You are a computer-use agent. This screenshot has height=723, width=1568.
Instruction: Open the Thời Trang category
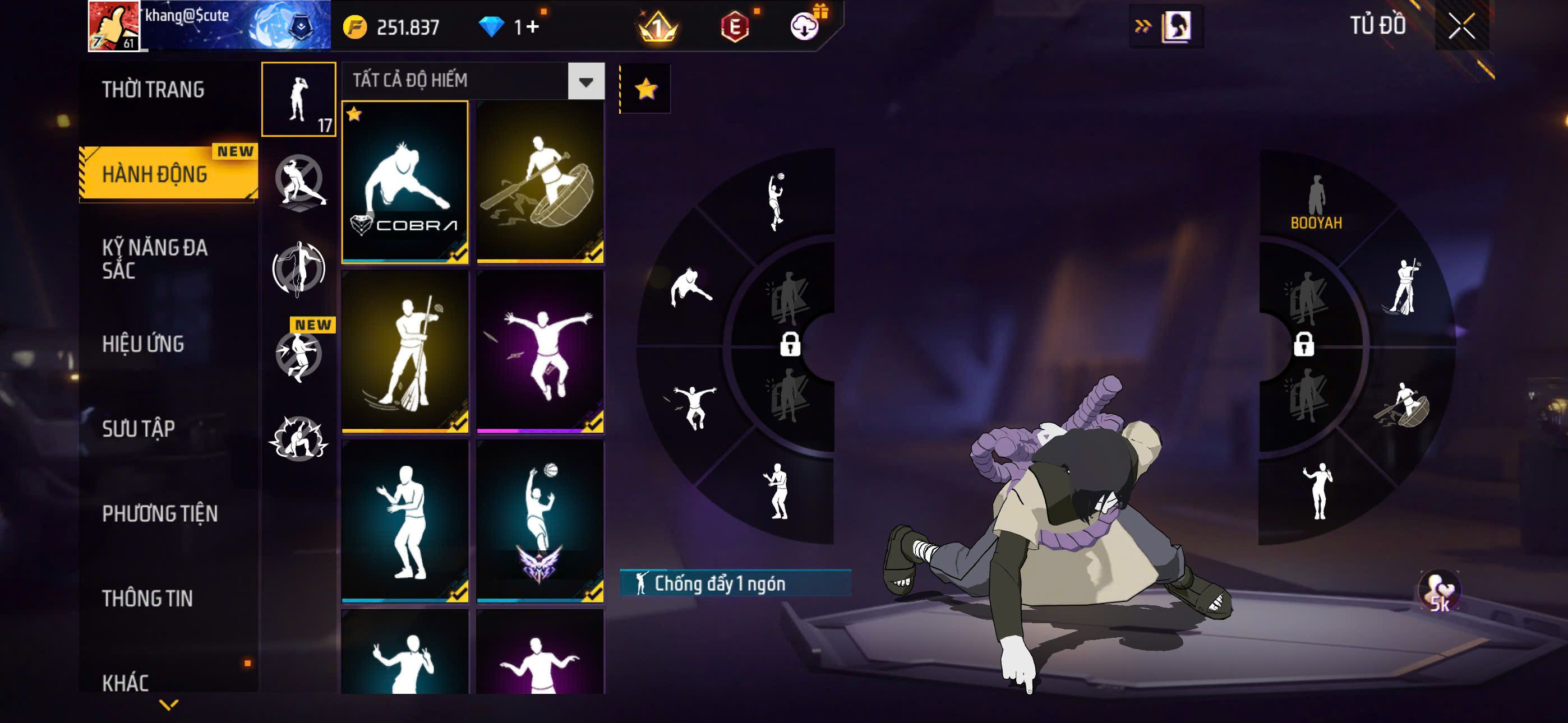pyautogui.click(x=154, y=90)
